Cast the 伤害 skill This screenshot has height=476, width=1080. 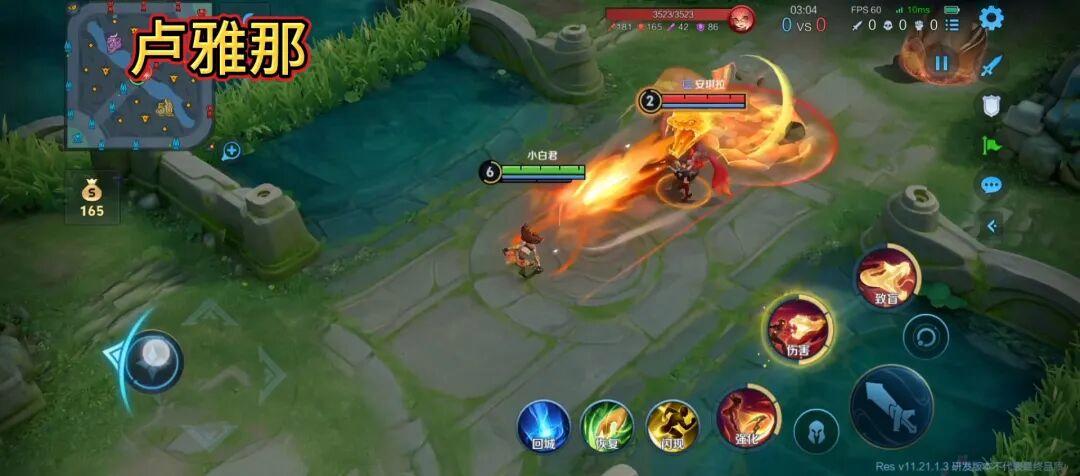pos(798,328)
